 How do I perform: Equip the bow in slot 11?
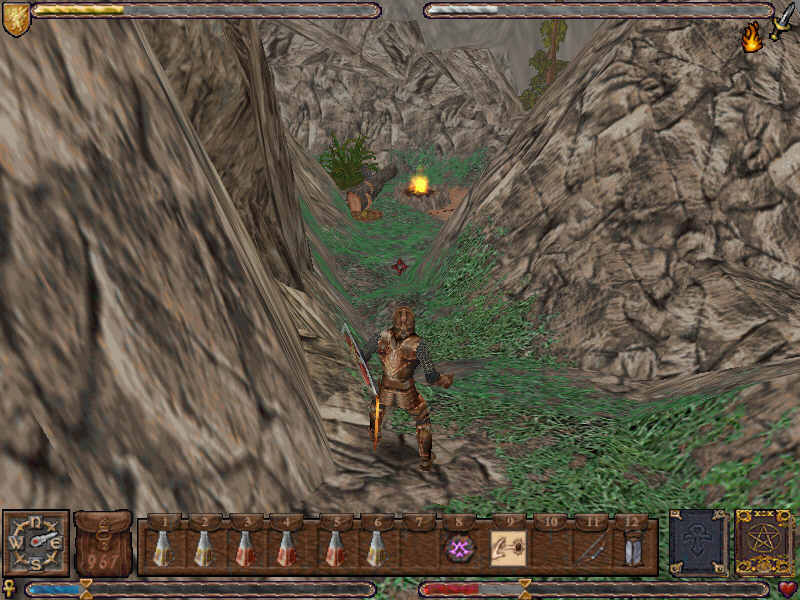pos(590,548)
